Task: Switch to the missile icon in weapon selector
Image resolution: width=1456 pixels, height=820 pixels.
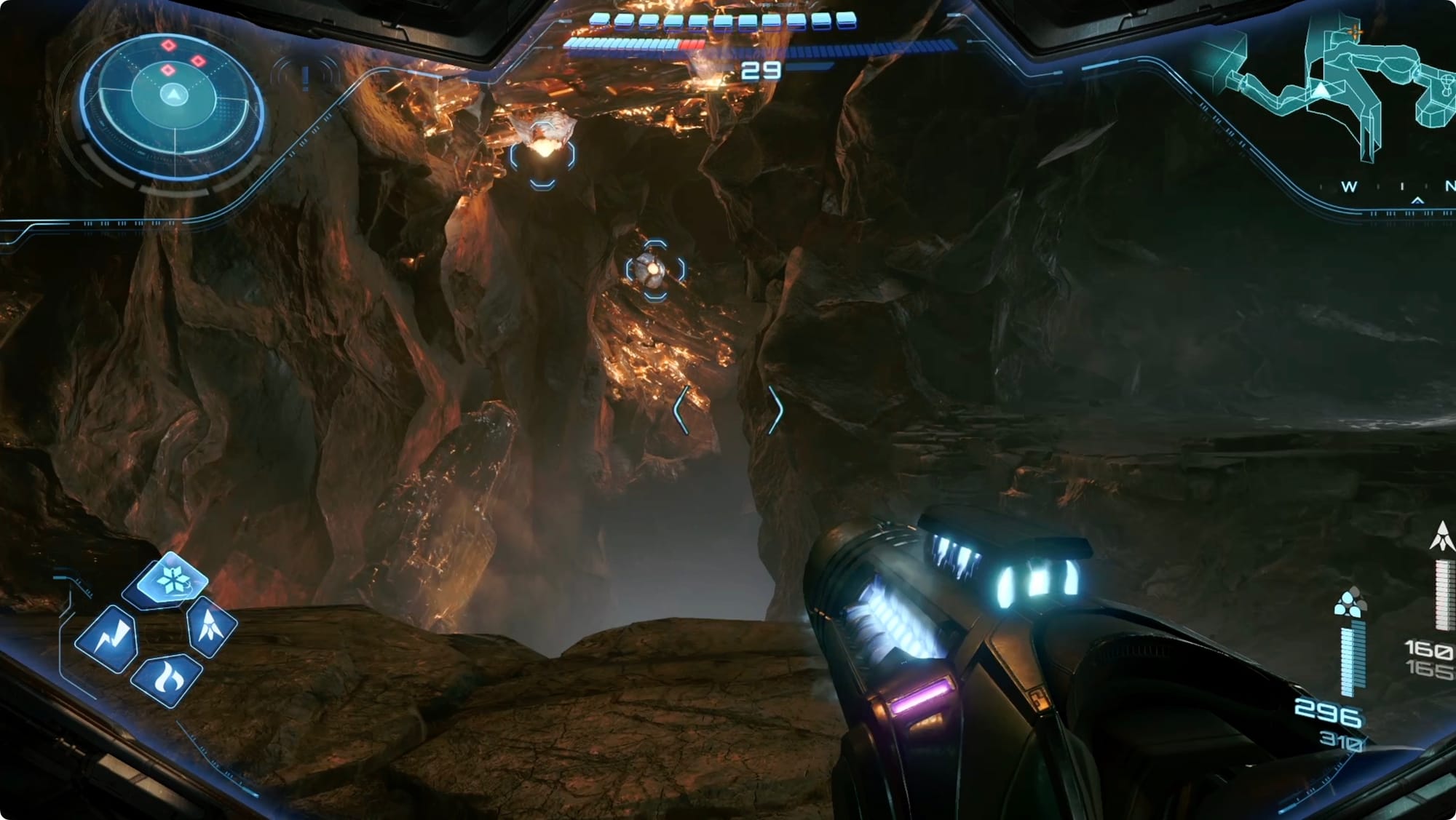Action: tap(212, 625)
